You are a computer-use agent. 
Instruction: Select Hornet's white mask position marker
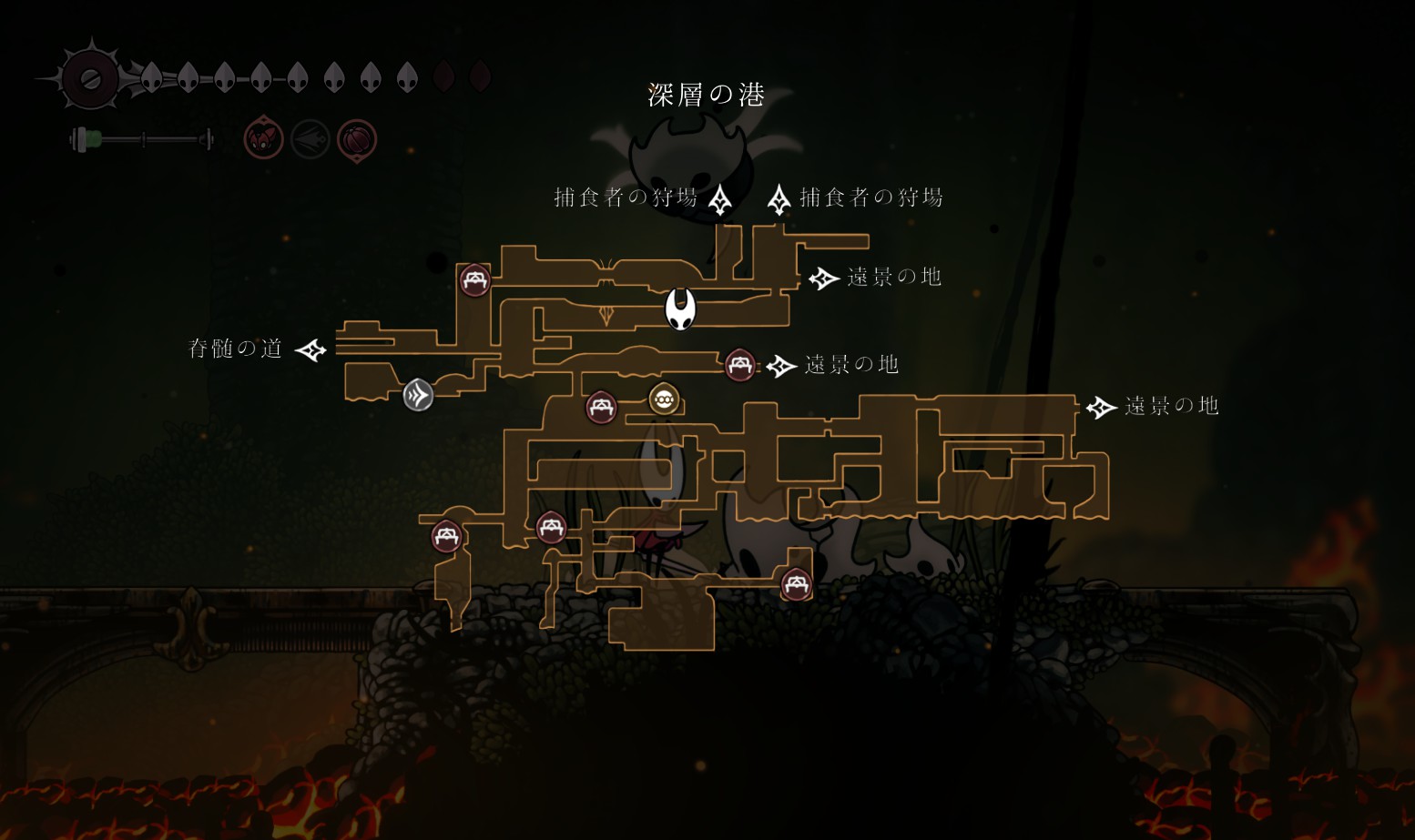coord(680,309)
